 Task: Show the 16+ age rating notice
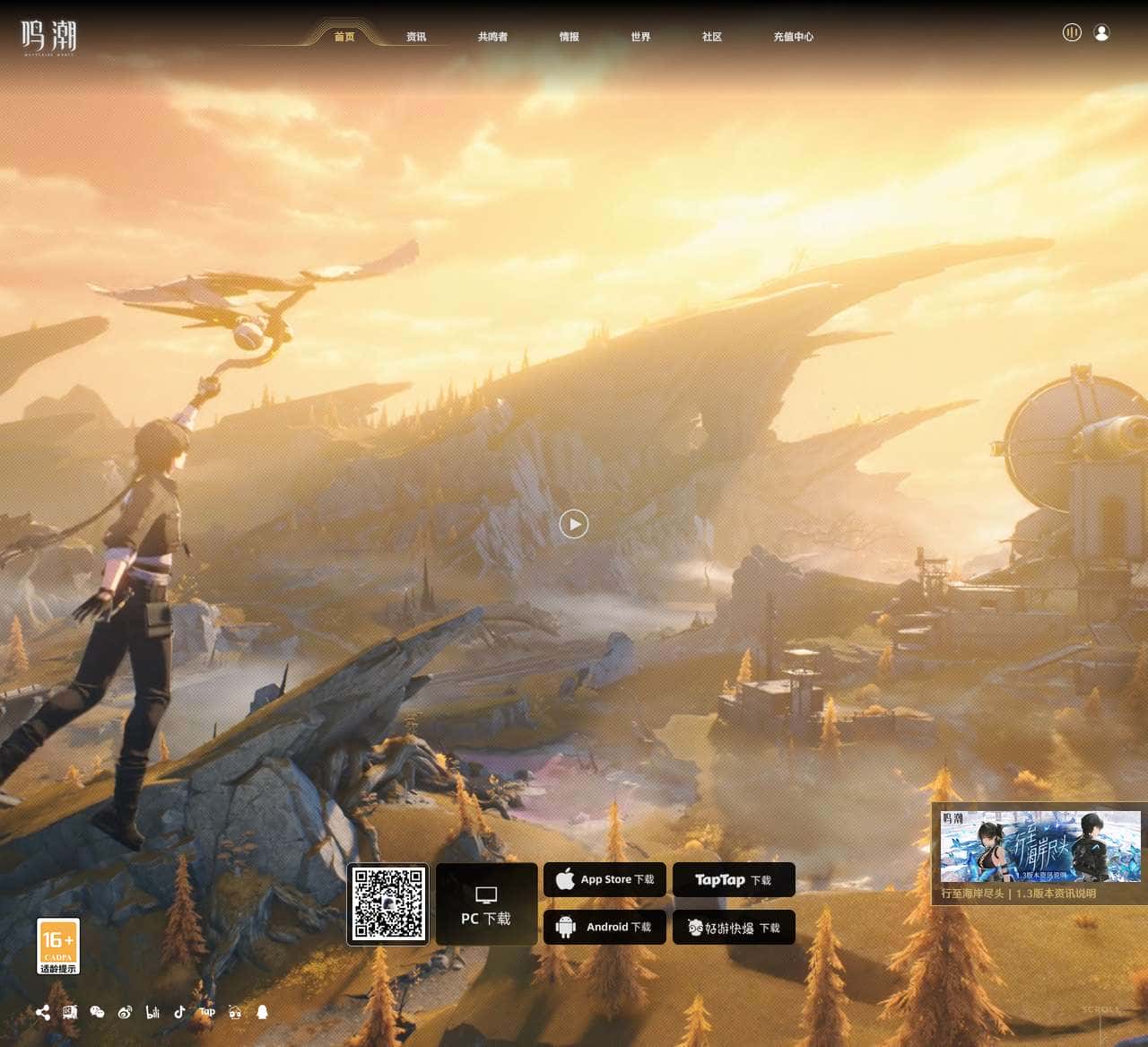click(58, 946)
